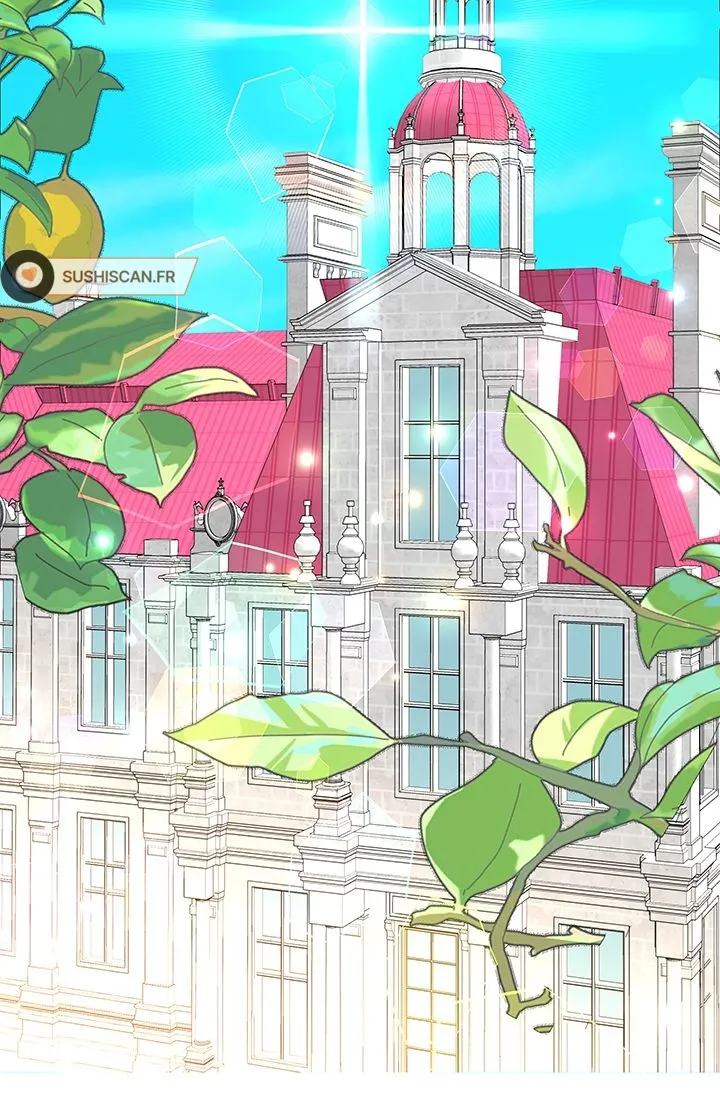The image size is (720, 1120).
Task: Click the SUSHISCAN.FR watermark badge
Action: (x=101, y=275)
